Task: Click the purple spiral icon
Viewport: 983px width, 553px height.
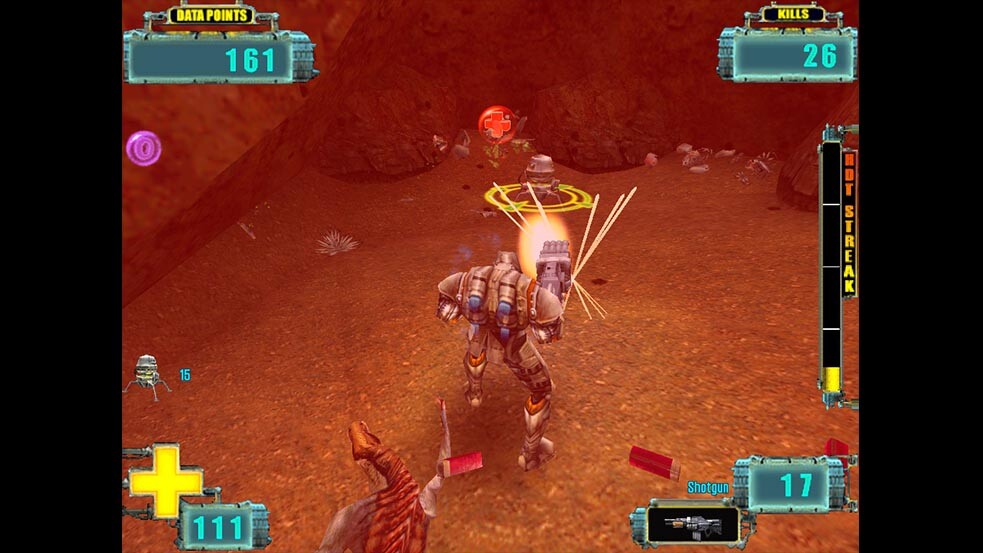Action: [x=143, y=149]
